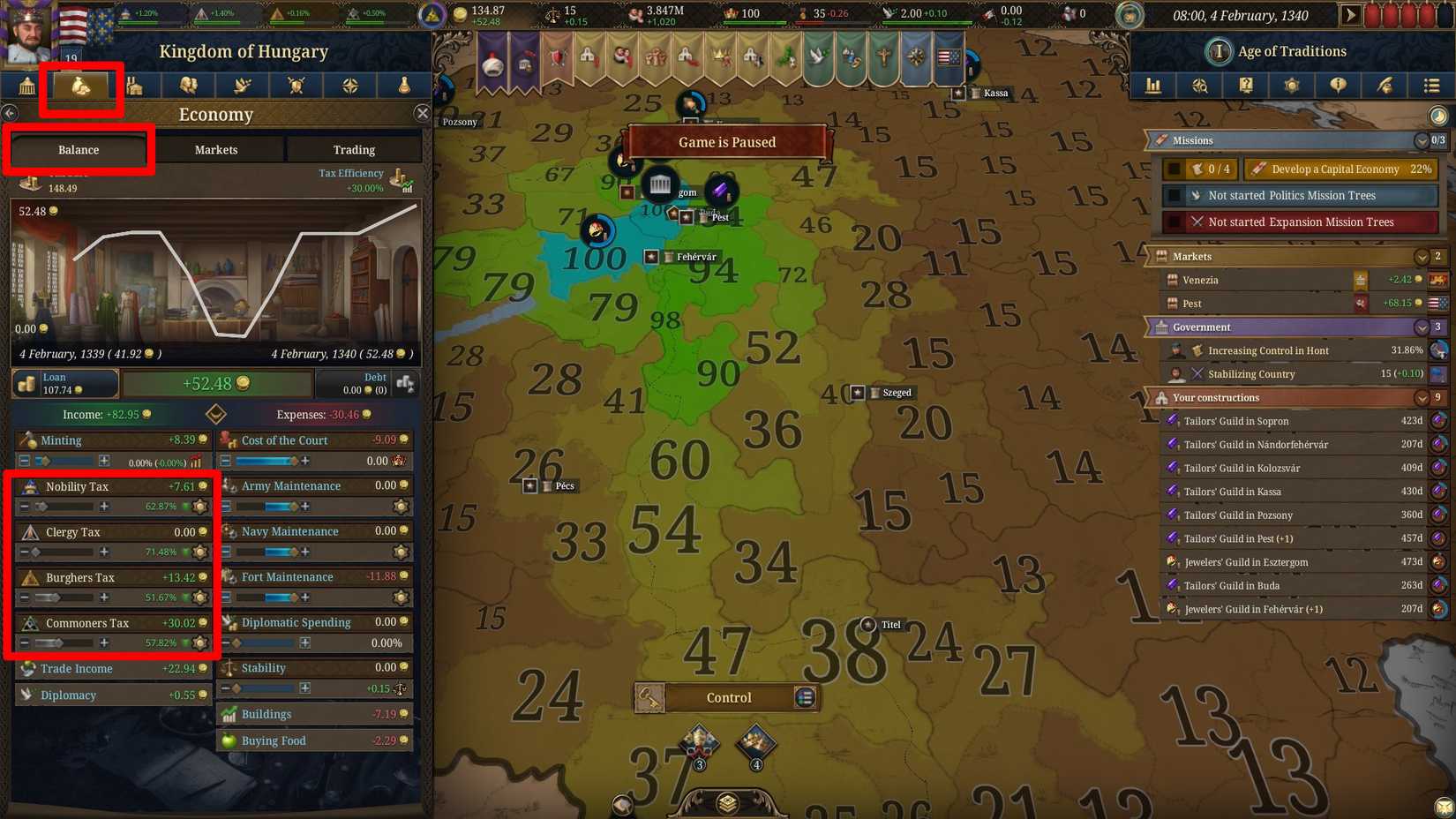Enable Minting with its toggle square
Screen dimensions: 1456x819
[x=22, y=461]
